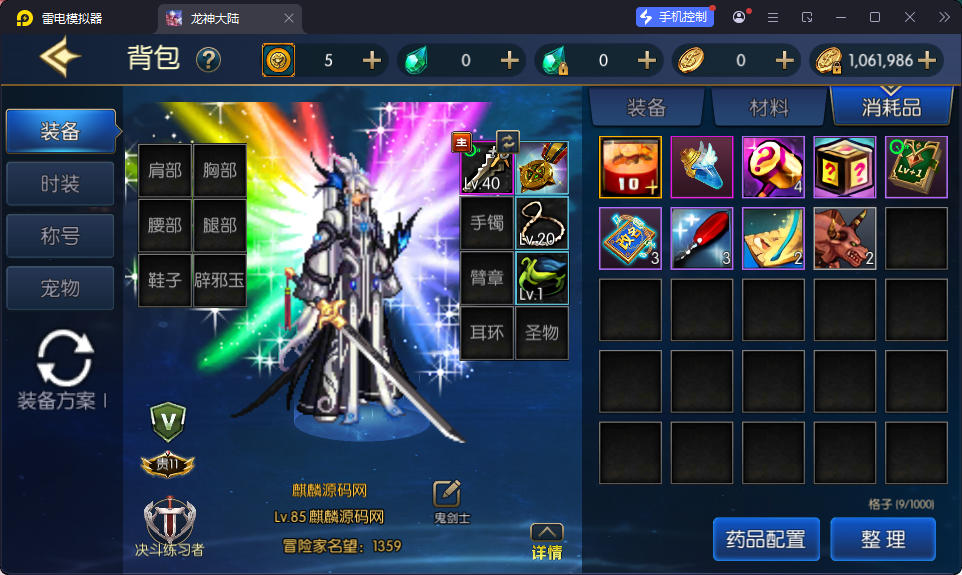This screenshot has width=962, height=575.
Task: Select the Lv.20 necklace equipment slot
Action: coord(542,223)
